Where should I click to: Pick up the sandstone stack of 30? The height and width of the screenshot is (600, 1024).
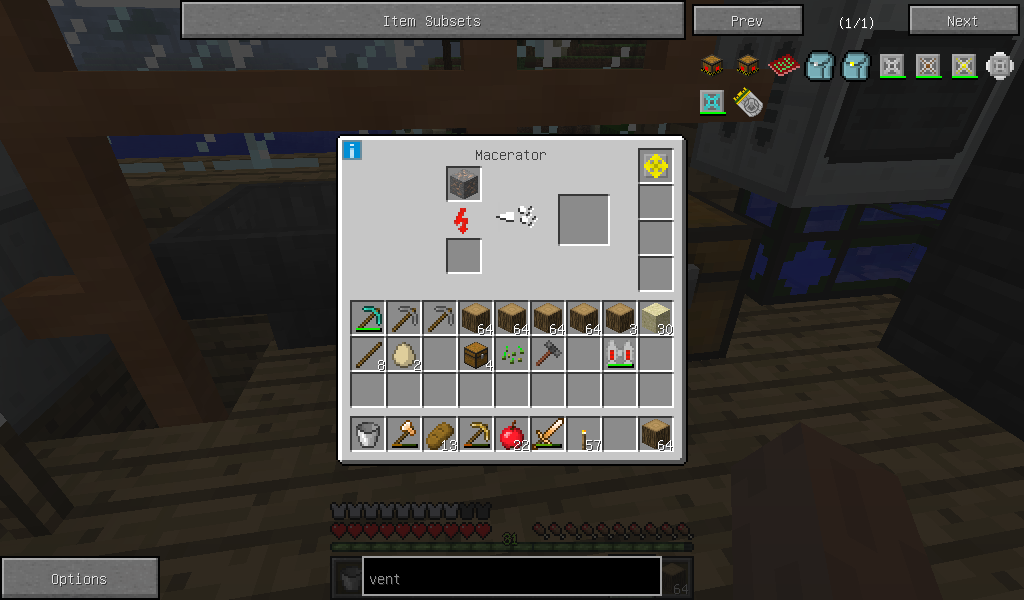pyautogui.click(x=656, y=318)
